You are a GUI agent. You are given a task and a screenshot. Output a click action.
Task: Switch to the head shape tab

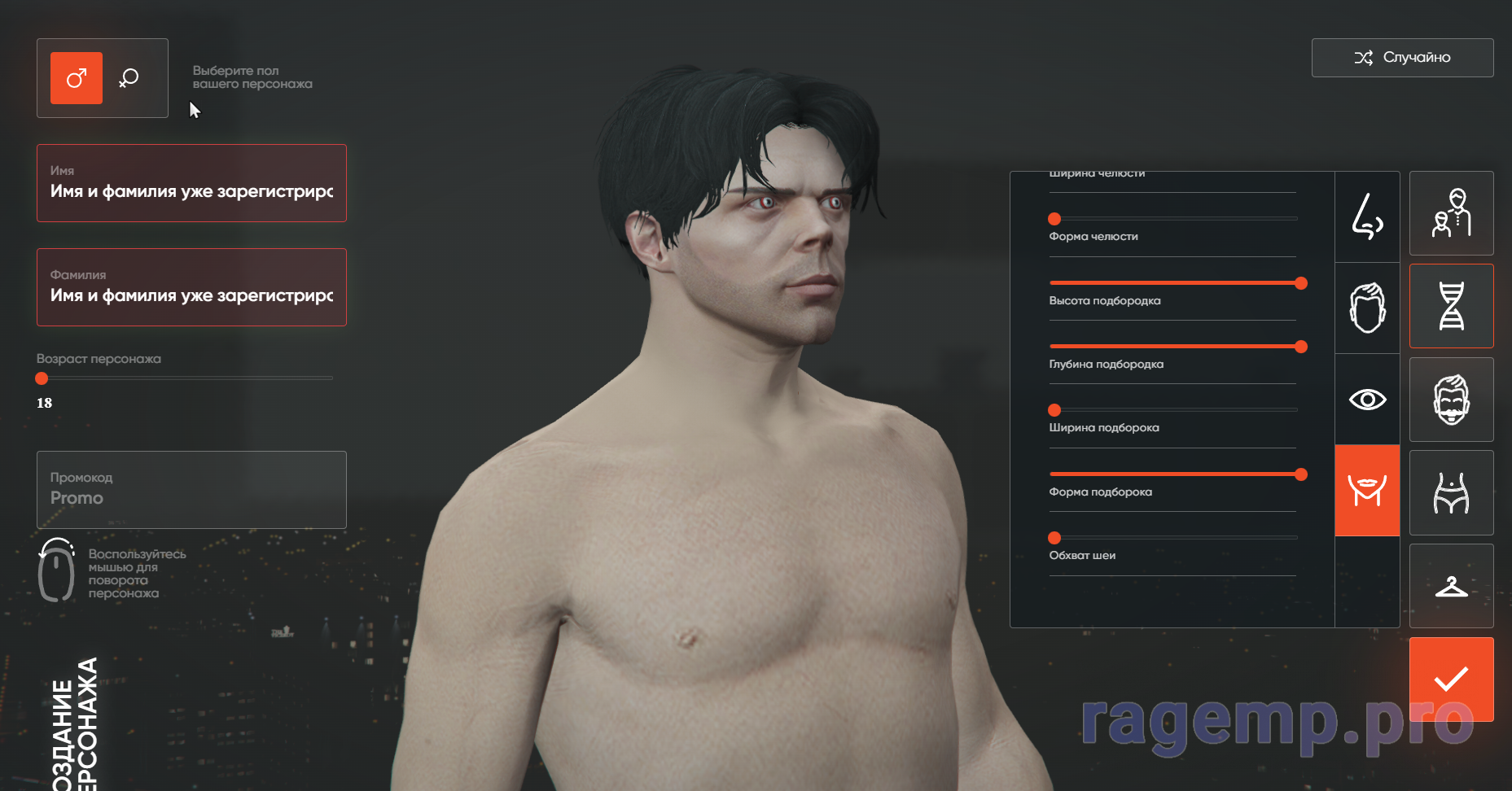[1367, 308]
